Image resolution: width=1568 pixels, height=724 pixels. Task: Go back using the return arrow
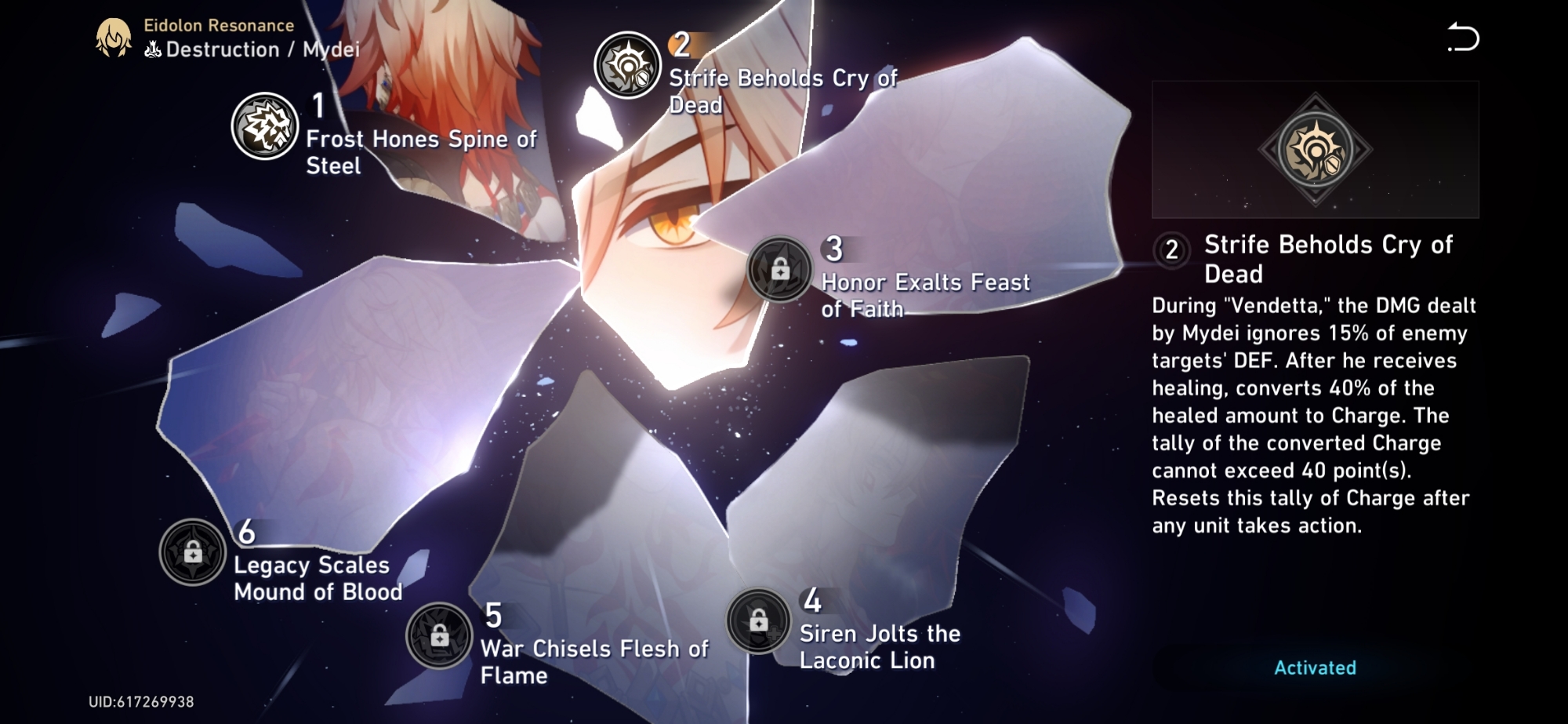[x=1463, y=38]
